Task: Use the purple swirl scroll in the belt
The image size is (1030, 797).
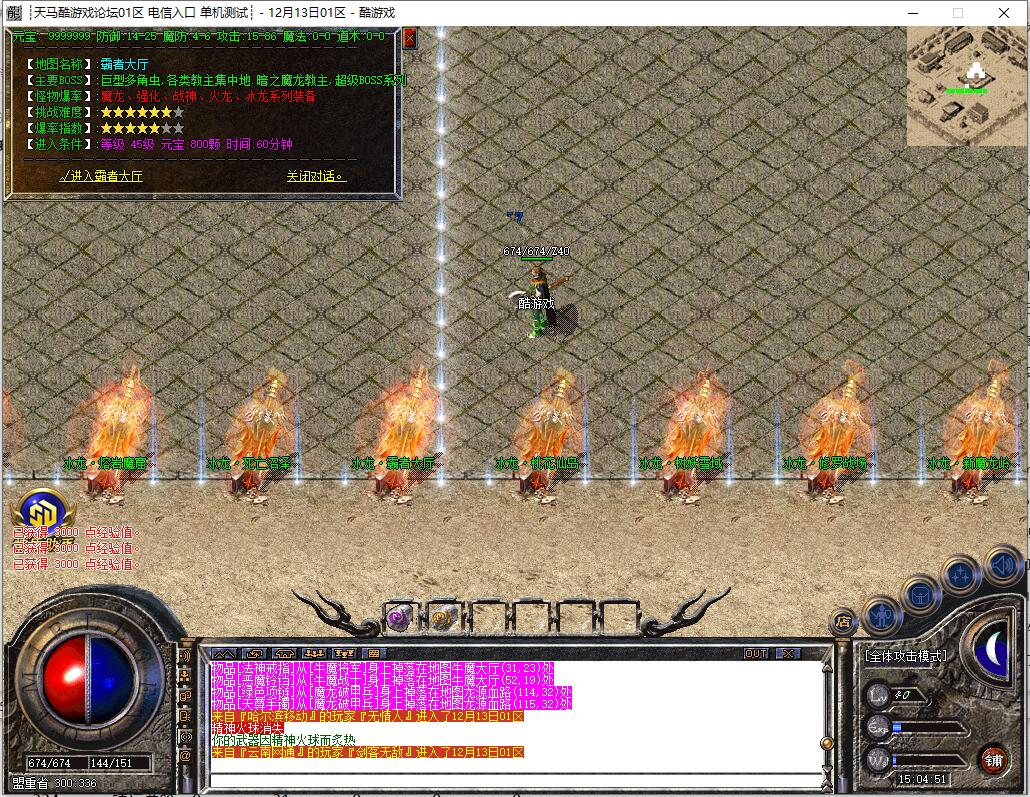Action: [x=400, y=619]
